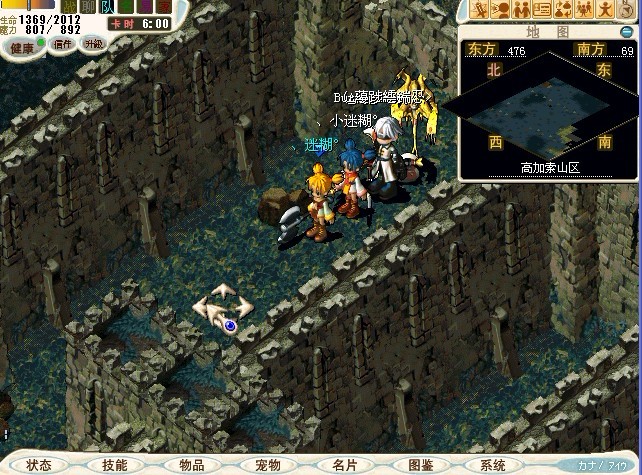Open the 系统 system menu
The height and width of the screenshot is (475, 642).
[494, 465]
